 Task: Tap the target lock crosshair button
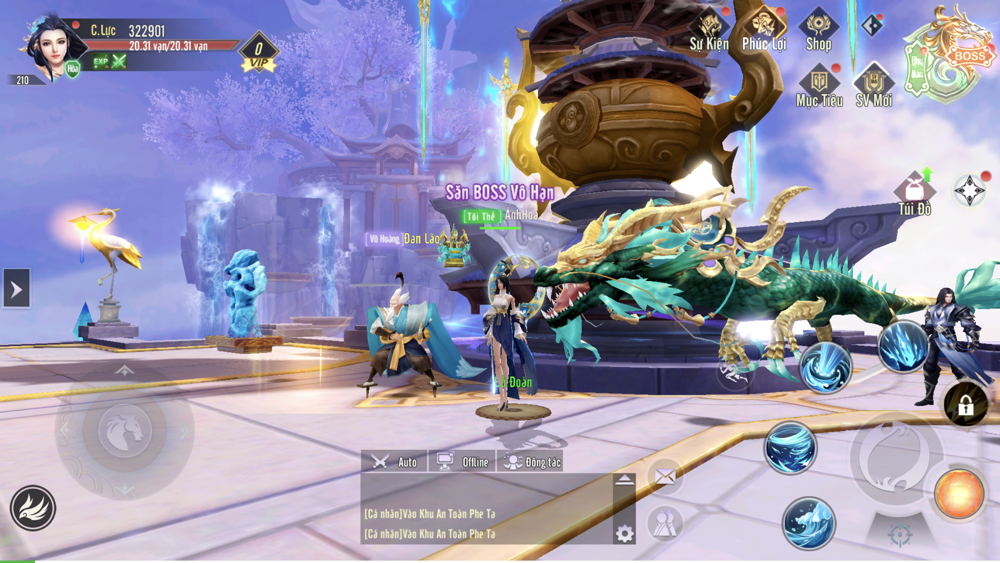point(900,535)
